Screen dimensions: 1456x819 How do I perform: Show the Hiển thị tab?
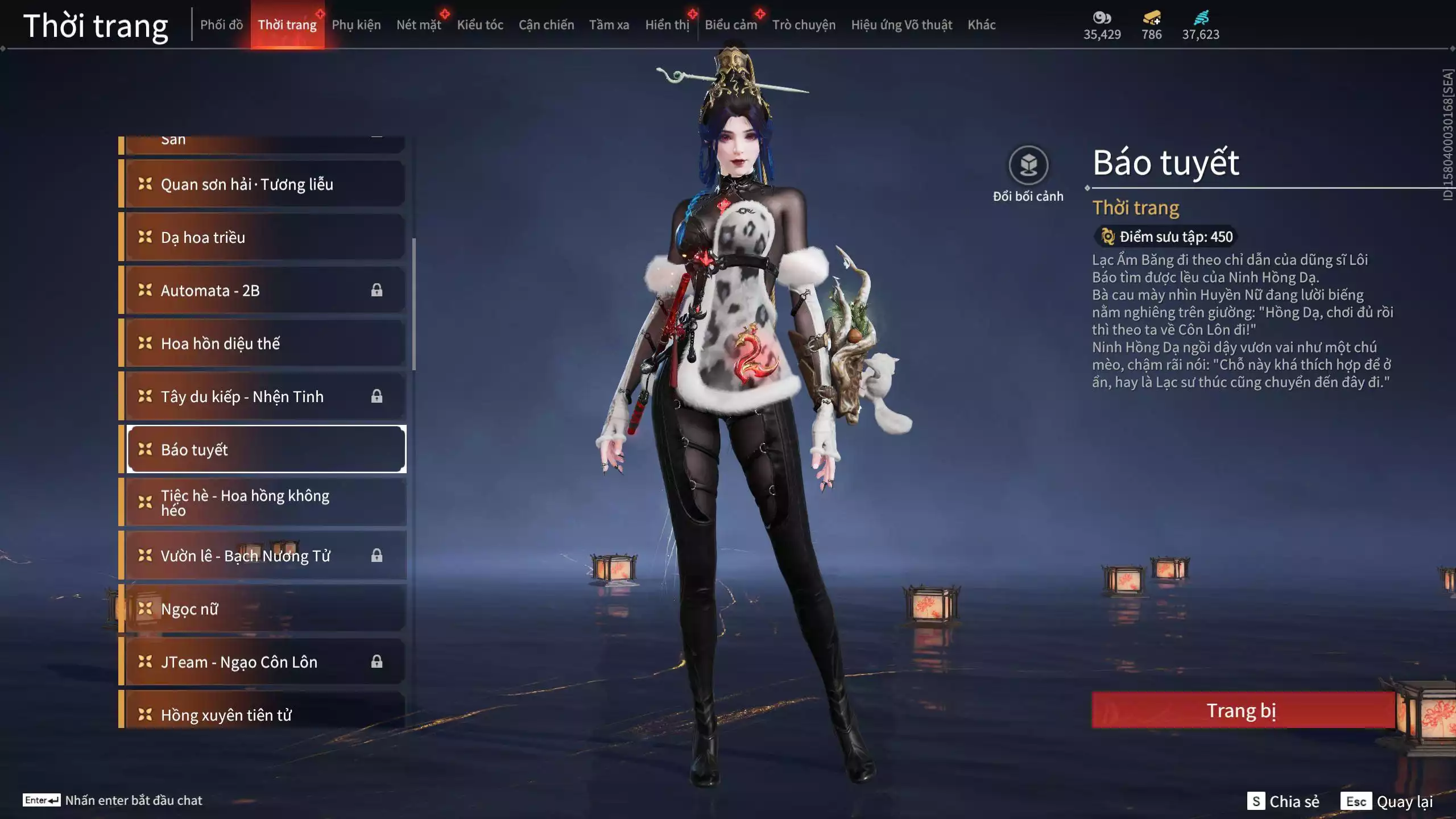[667, 25]
